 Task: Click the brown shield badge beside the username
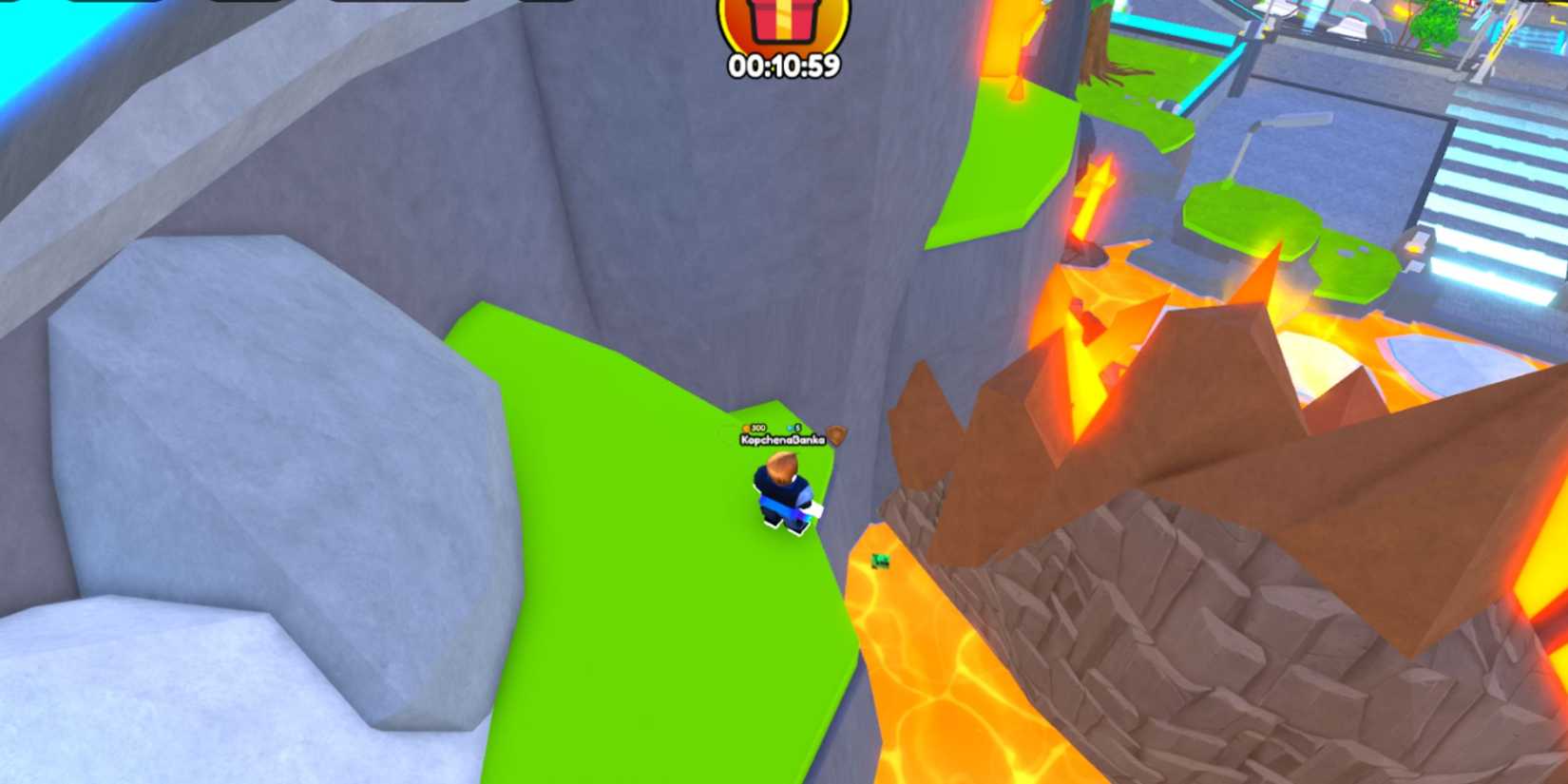[835, 435]
